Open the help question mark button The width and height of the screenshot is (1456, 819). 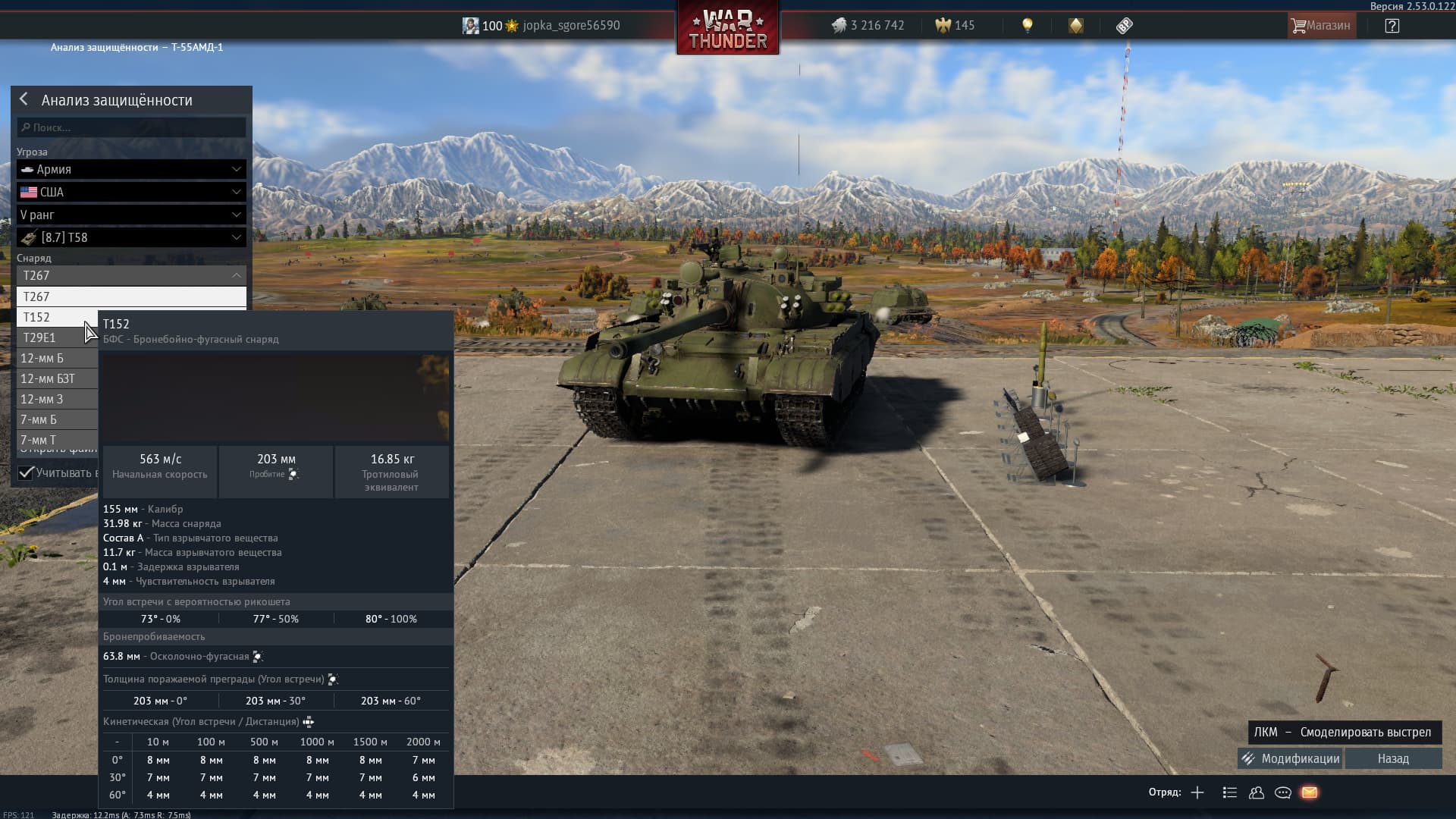click(1392, 26)
